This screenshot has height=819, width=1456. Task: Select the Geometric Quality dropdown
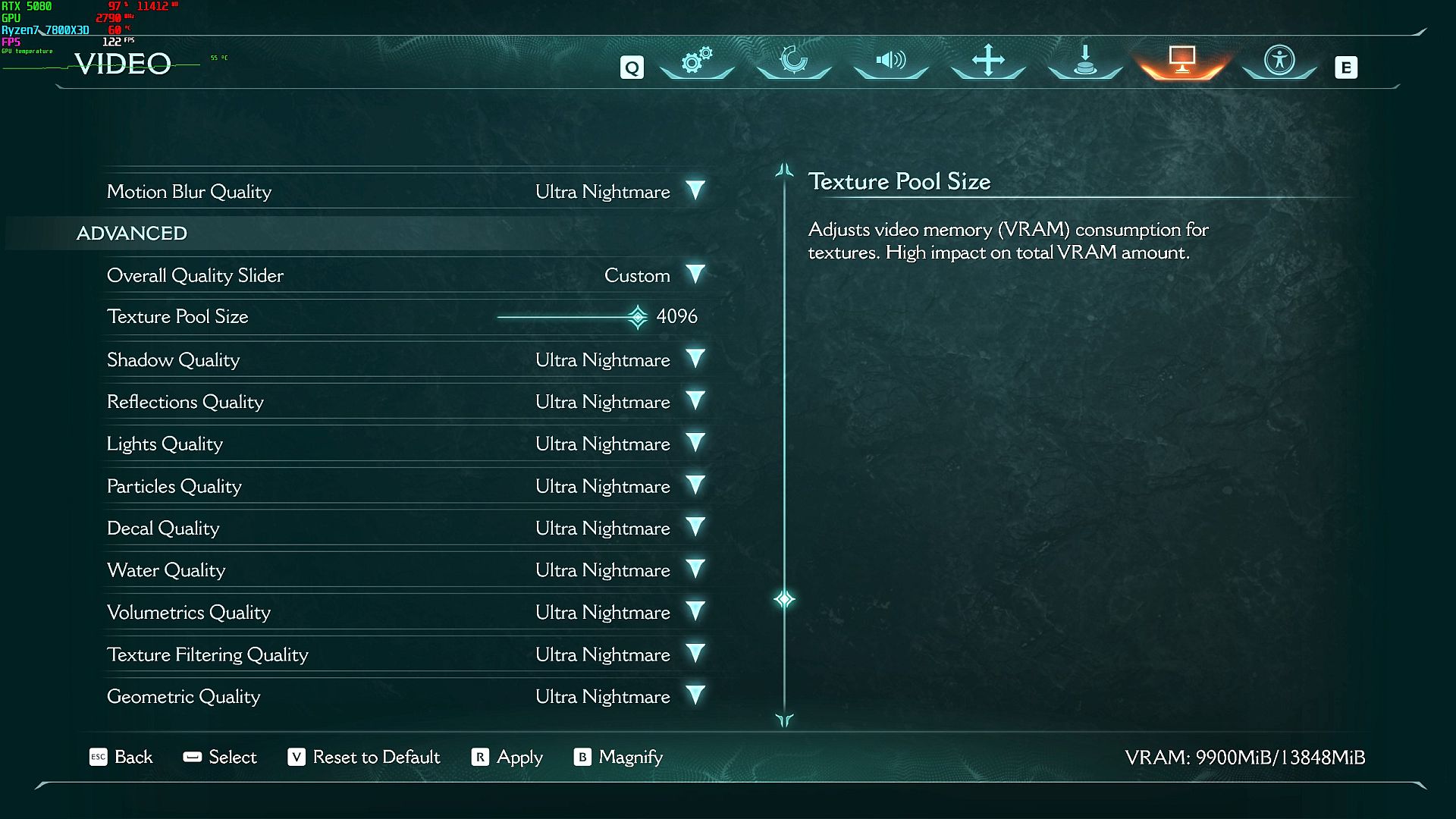click(x=695, y=695)
